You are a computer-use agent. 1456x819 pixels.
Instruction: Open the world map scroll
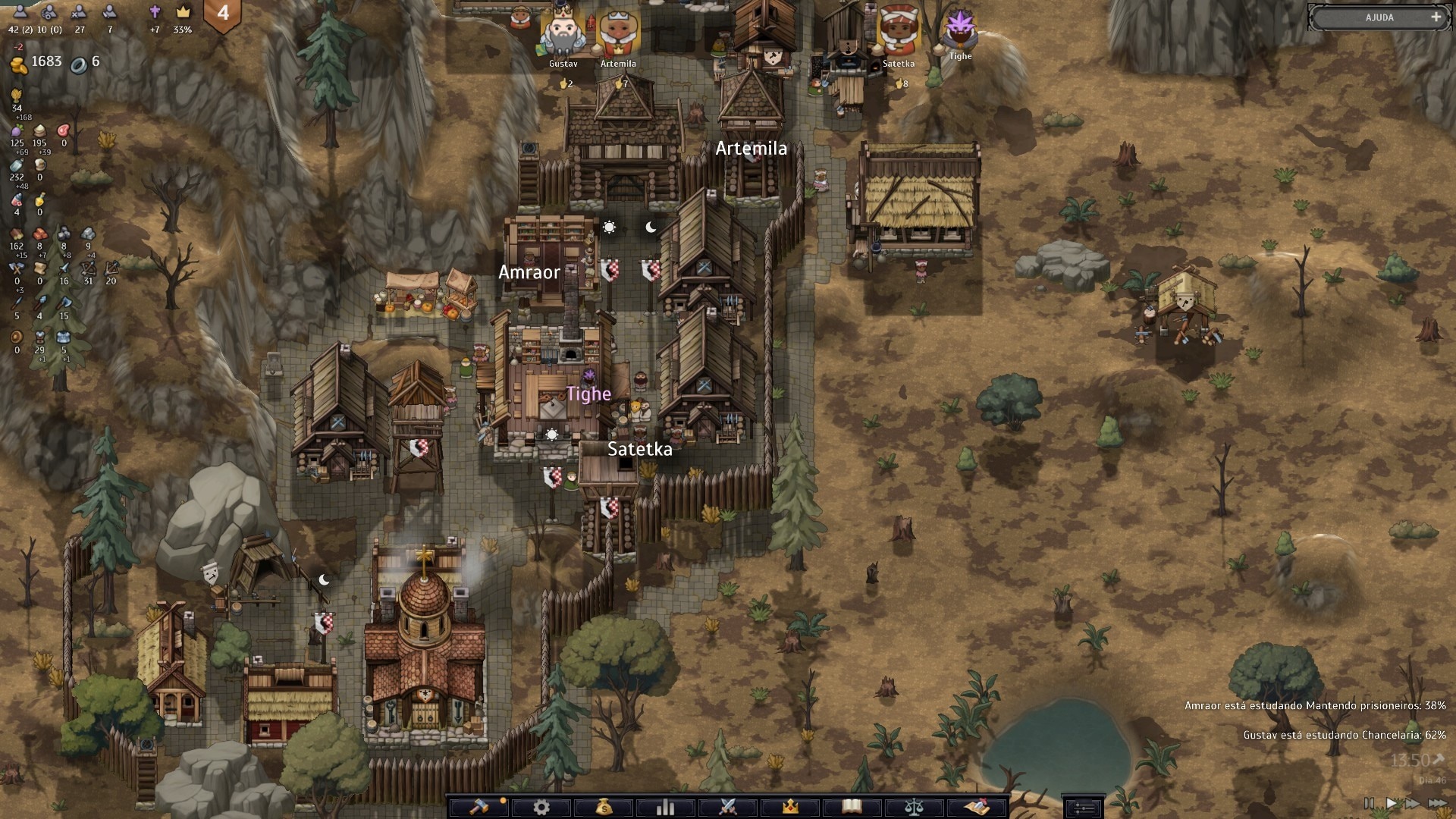point(977,807)
